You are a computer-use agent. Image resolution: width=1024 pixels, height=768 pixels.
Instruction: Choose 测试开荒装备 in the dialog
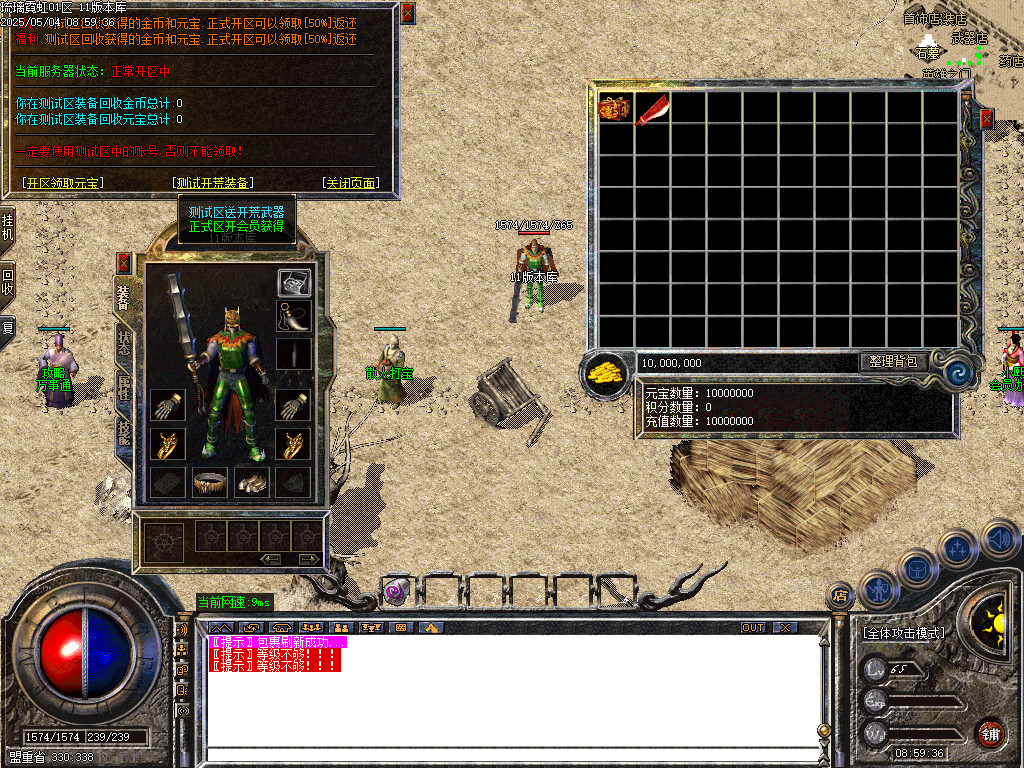pyautogui.click(x=213, y=183)
